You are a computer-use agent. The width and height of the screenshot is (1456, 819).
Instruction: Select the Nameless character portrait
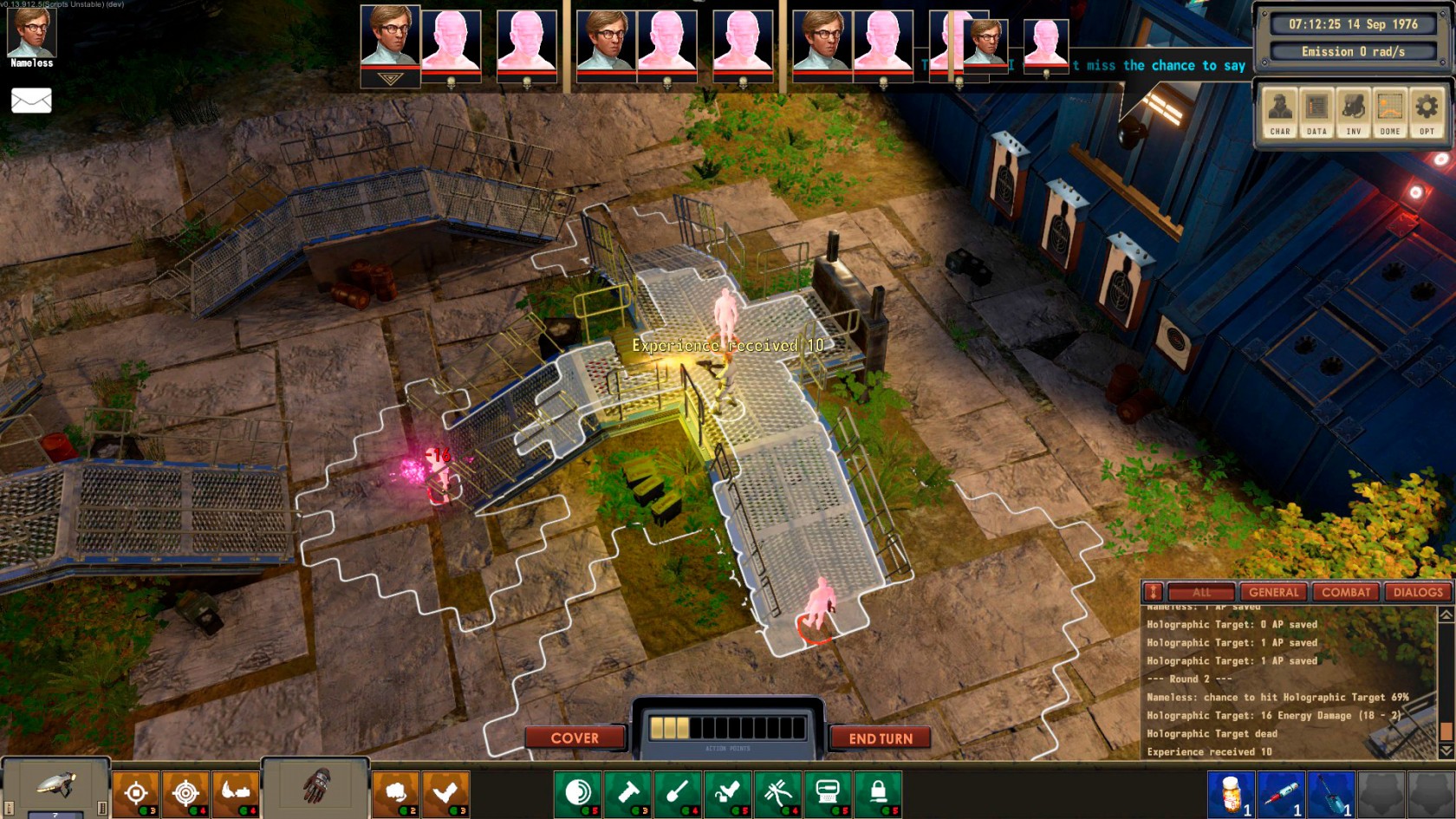pos(31,33)
